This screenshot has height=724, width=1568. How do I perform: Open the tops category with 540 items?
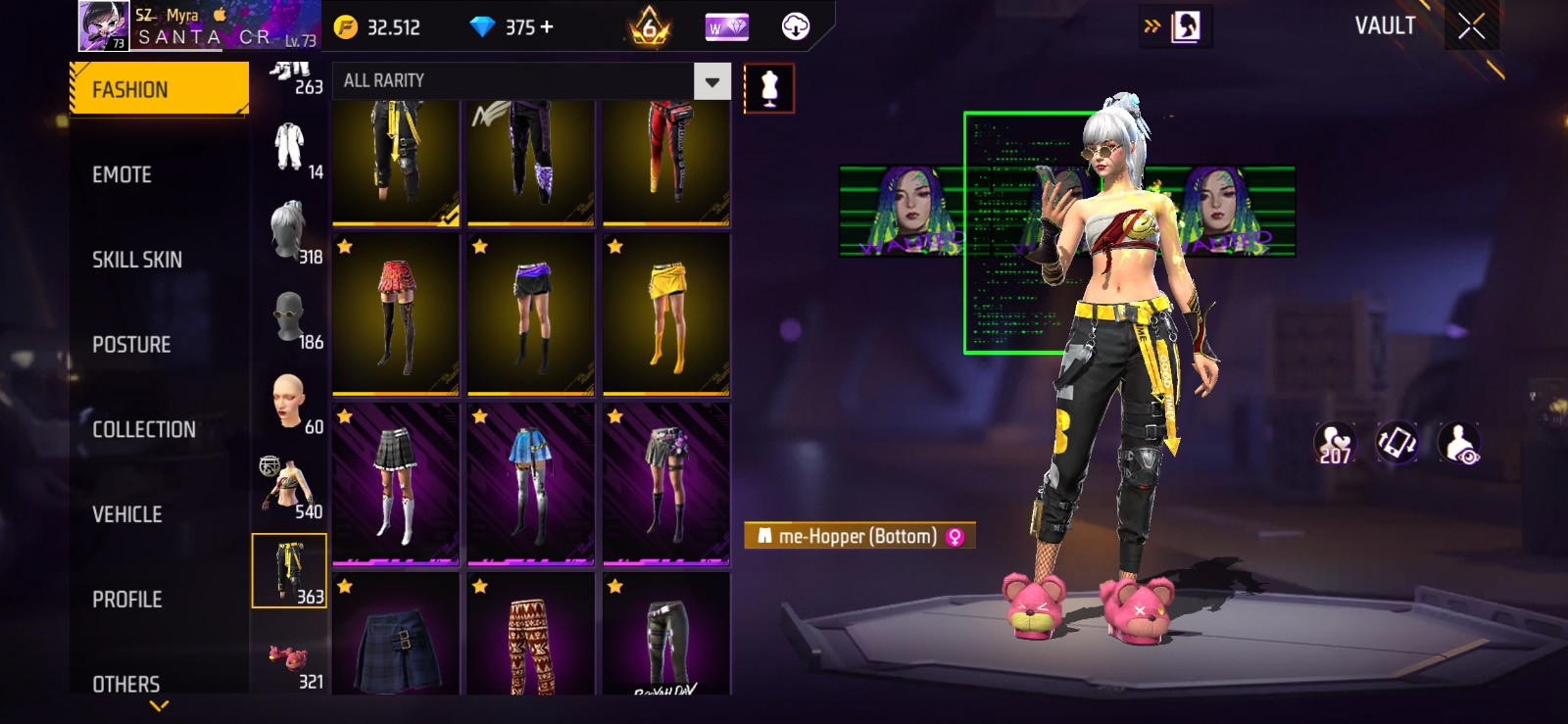pos(290,487)
